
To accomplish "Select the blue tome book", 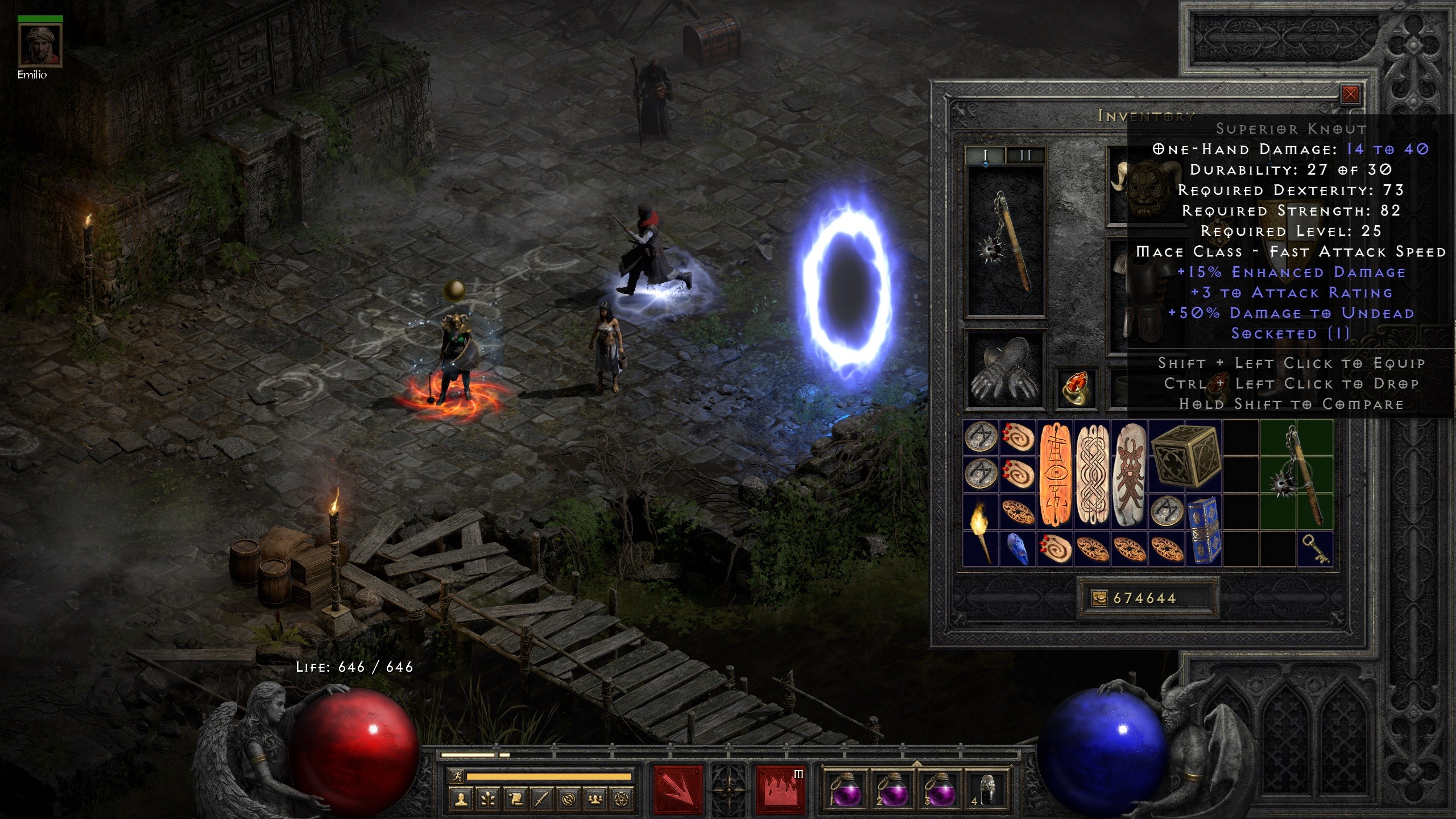I will point(1203,530).
